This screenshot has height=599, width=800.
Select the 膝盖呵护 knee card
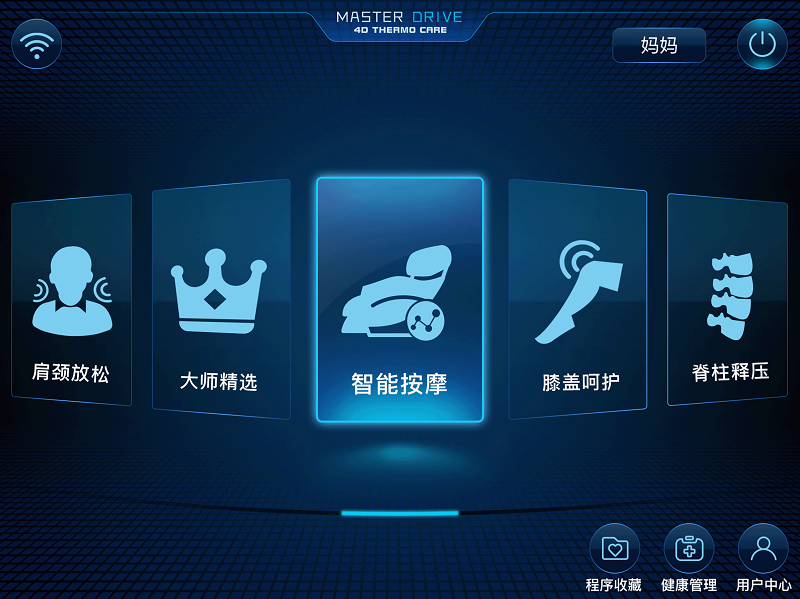pos(578,299)
